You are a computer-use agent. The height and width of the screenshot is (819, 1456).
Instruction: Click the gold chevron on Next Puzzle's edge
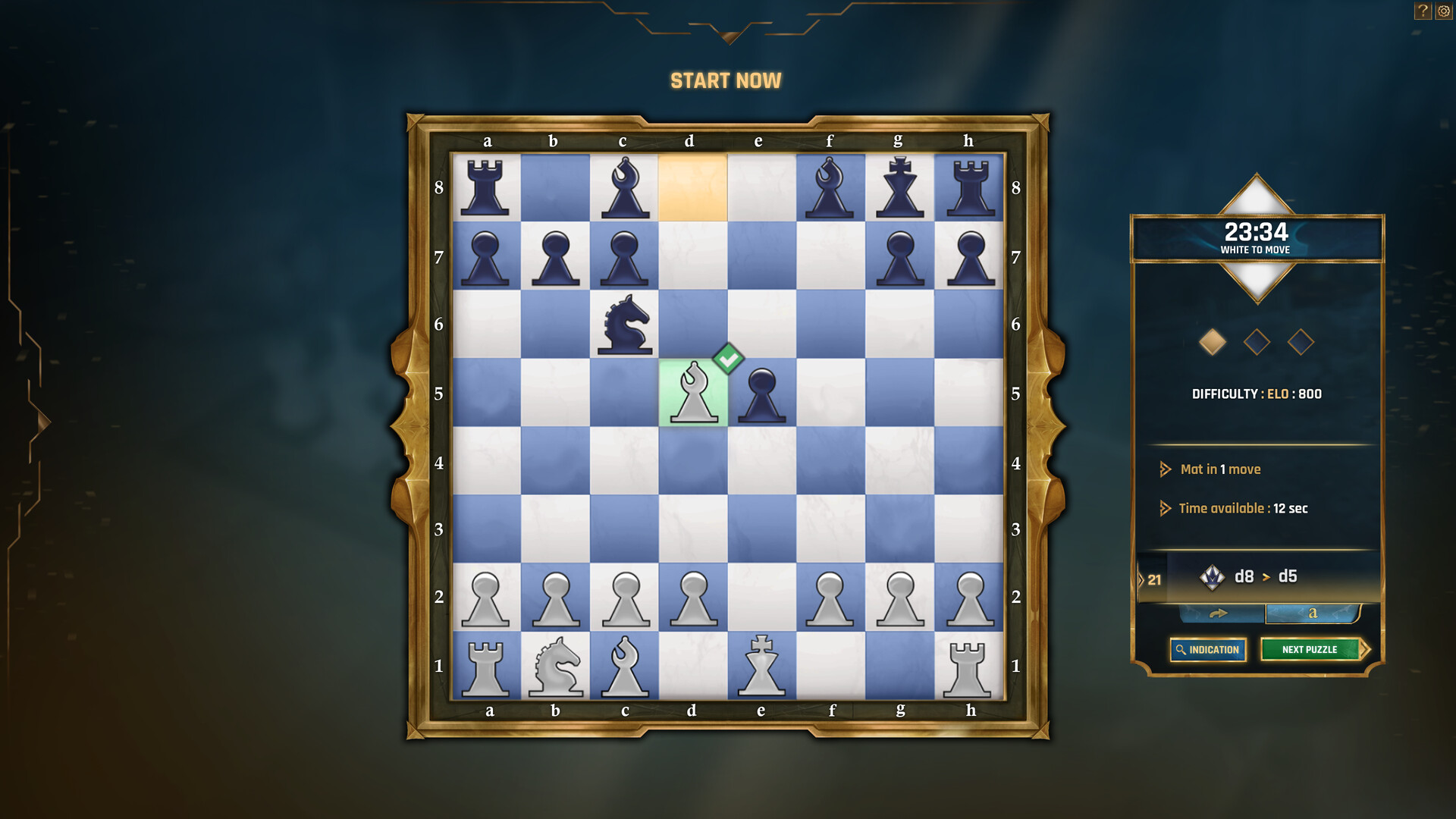click(x=1367, y=649)
